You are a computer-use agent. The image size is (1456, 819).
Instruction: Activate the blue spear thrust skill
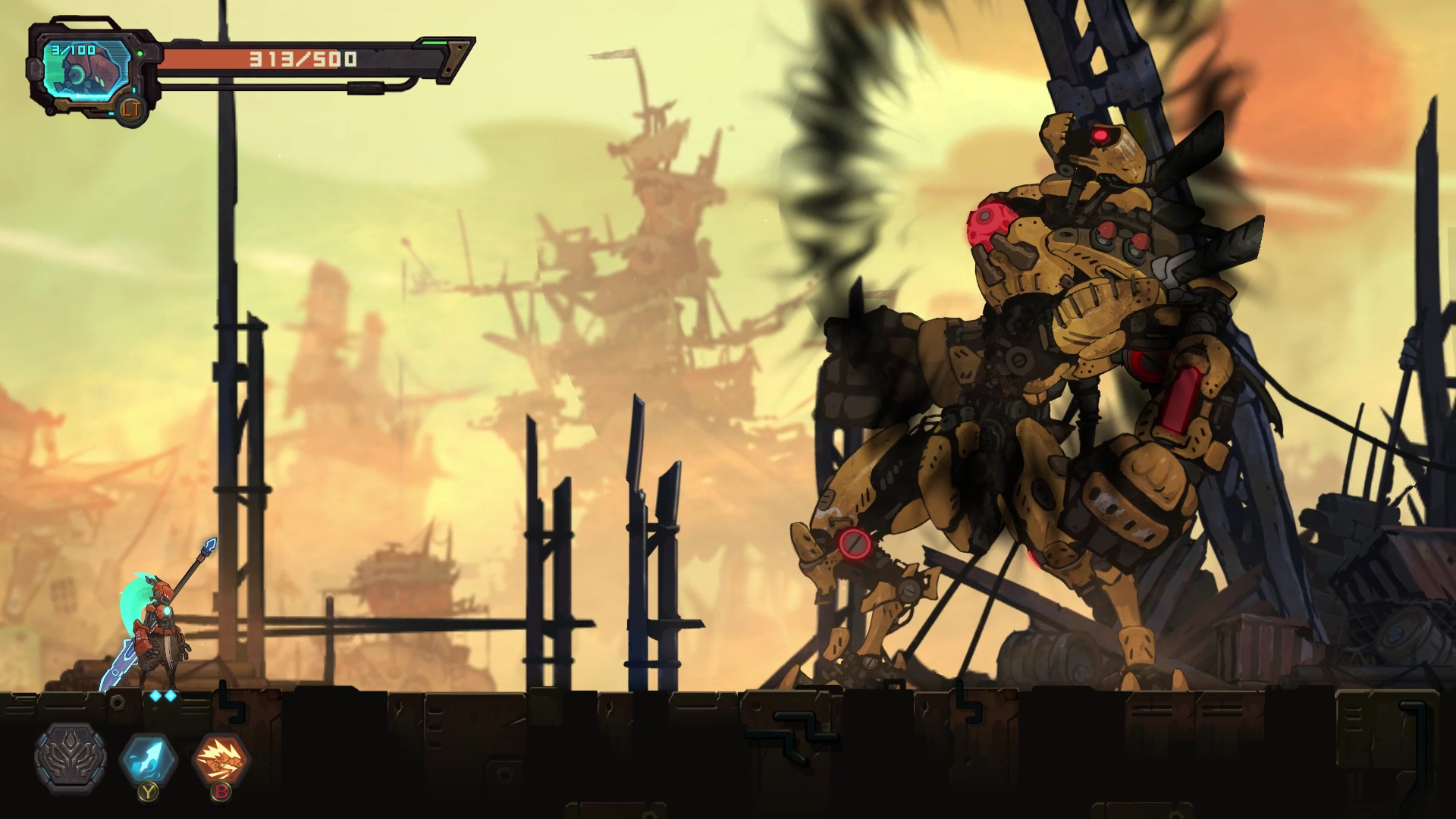149,758
